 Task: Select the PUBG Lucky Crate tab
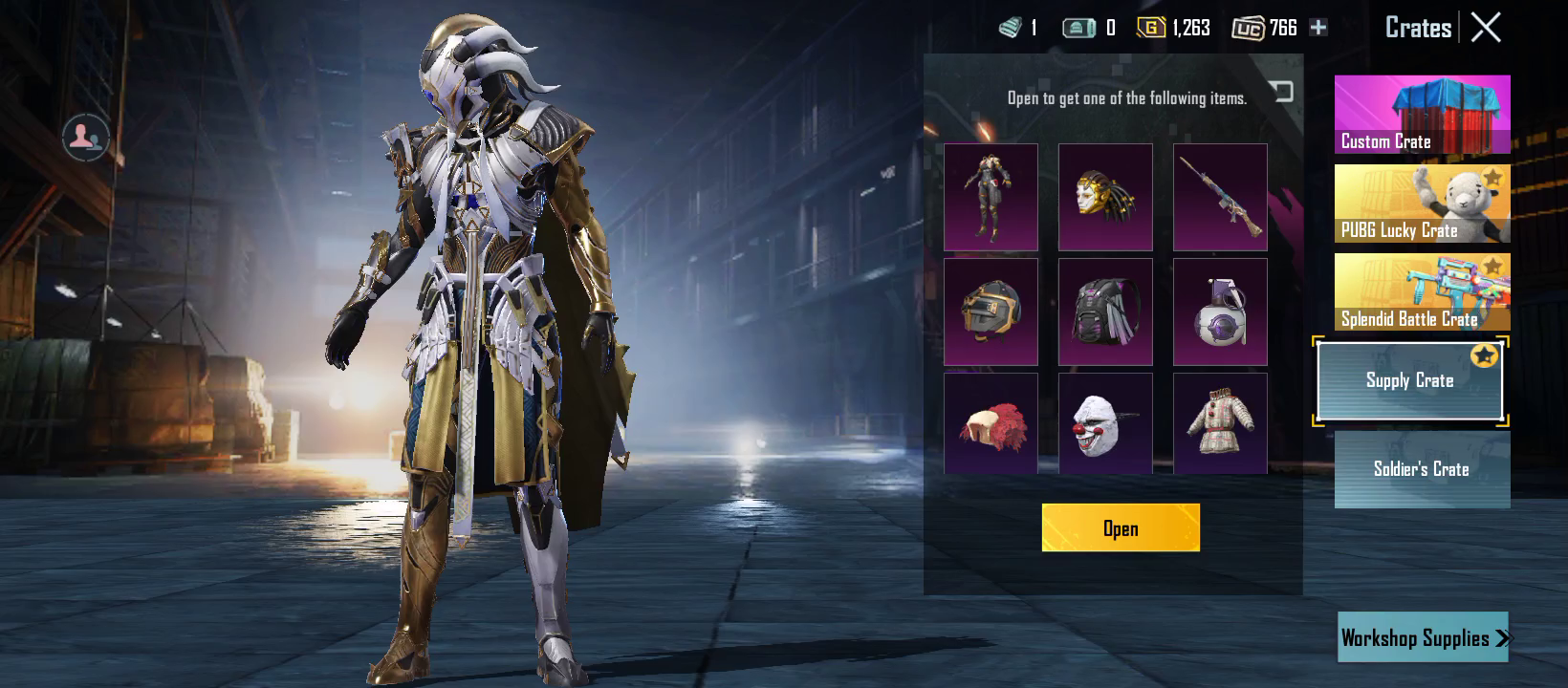point(1422,204)
